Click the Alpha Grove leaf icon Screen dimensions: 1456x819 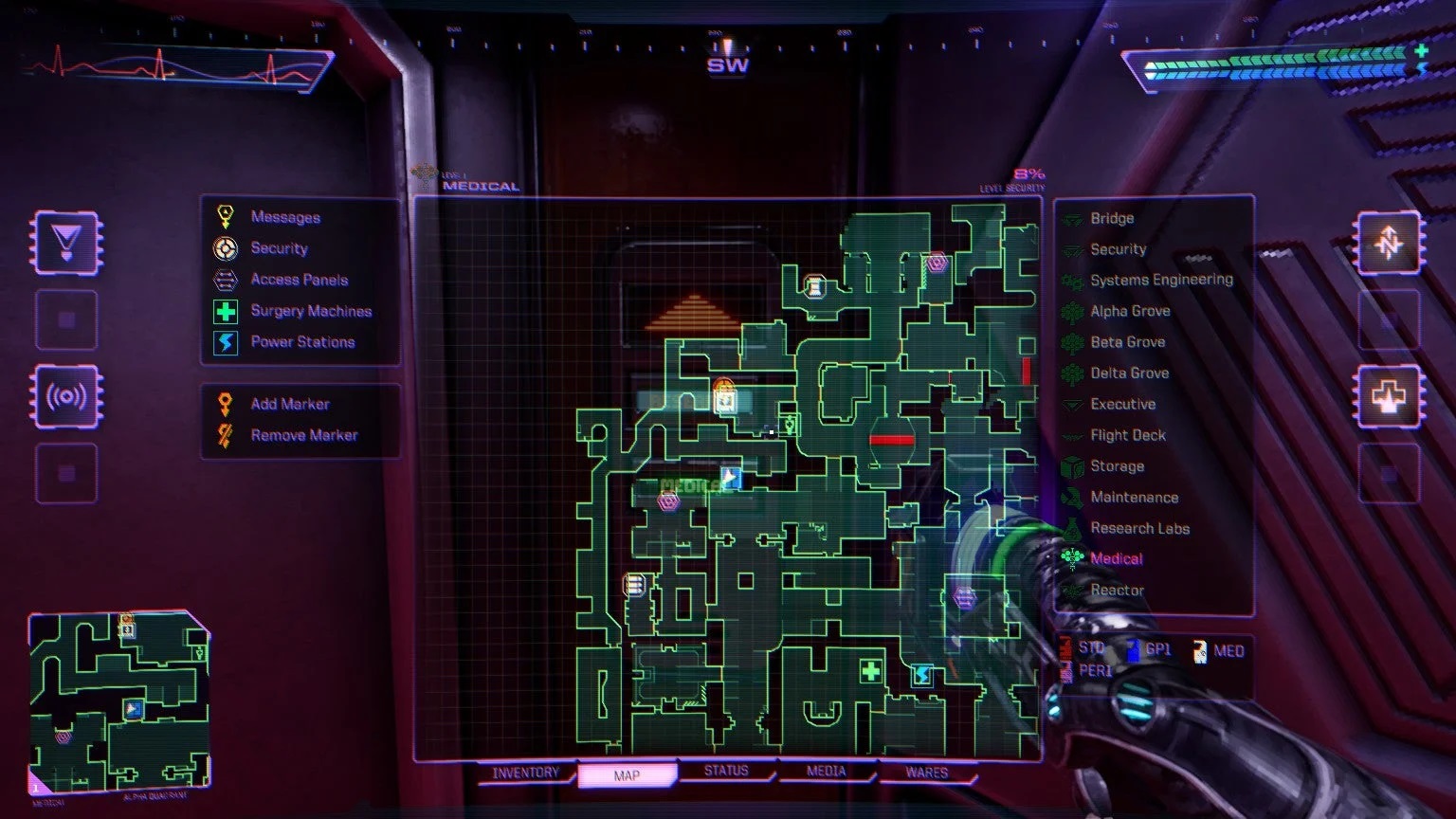point(1072,310)
